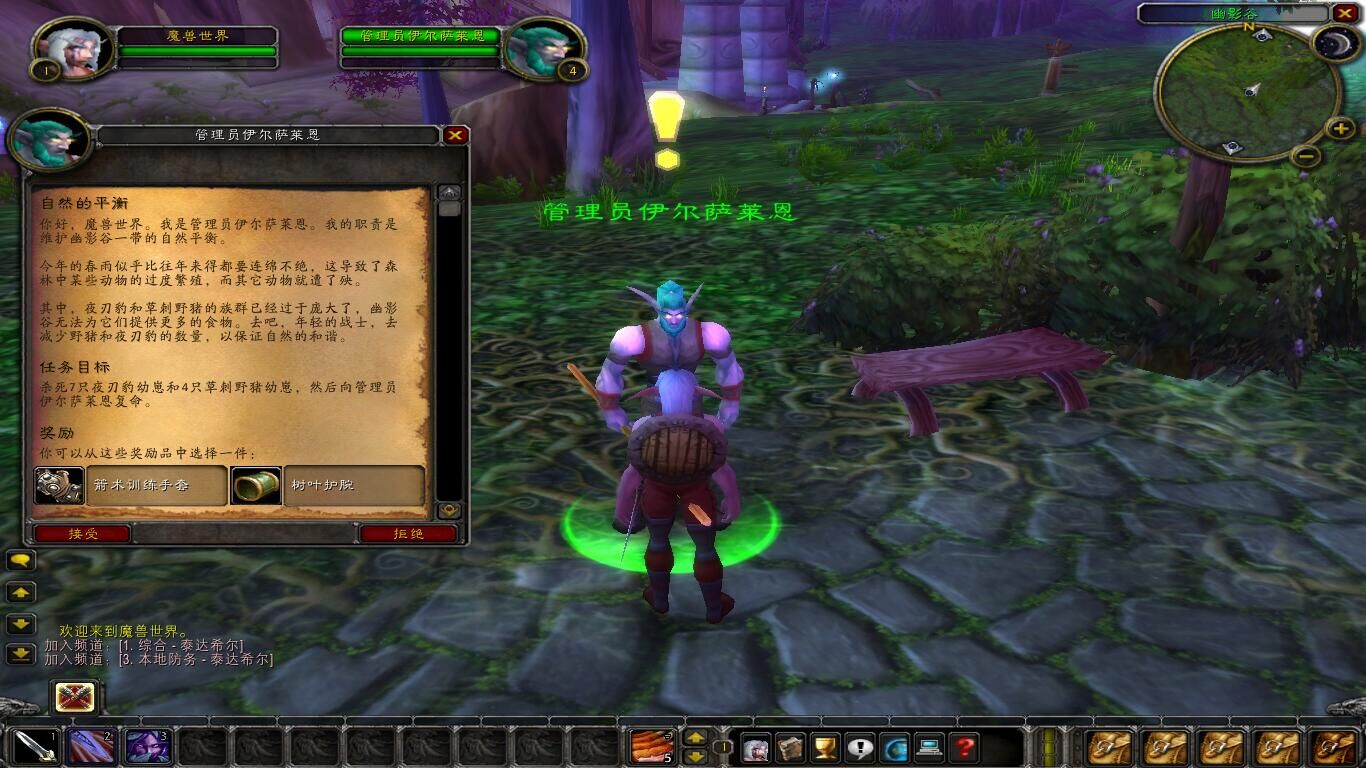Open the quest log exclamation bubble icon
Viewport: 1366px width, 768px height.
(859, 746)
